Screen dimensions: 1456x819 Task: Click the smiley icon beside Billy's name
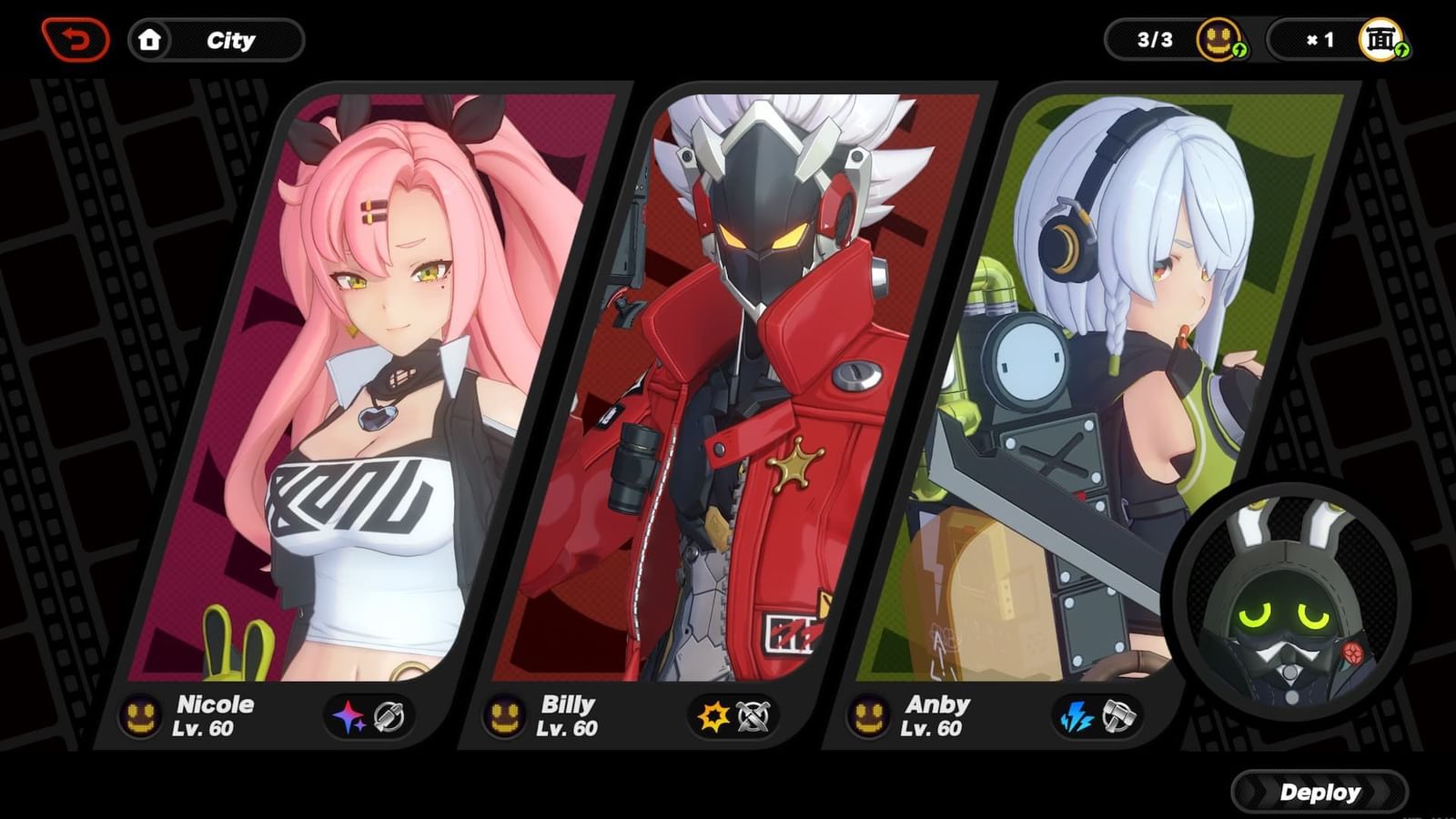(503, 716)
